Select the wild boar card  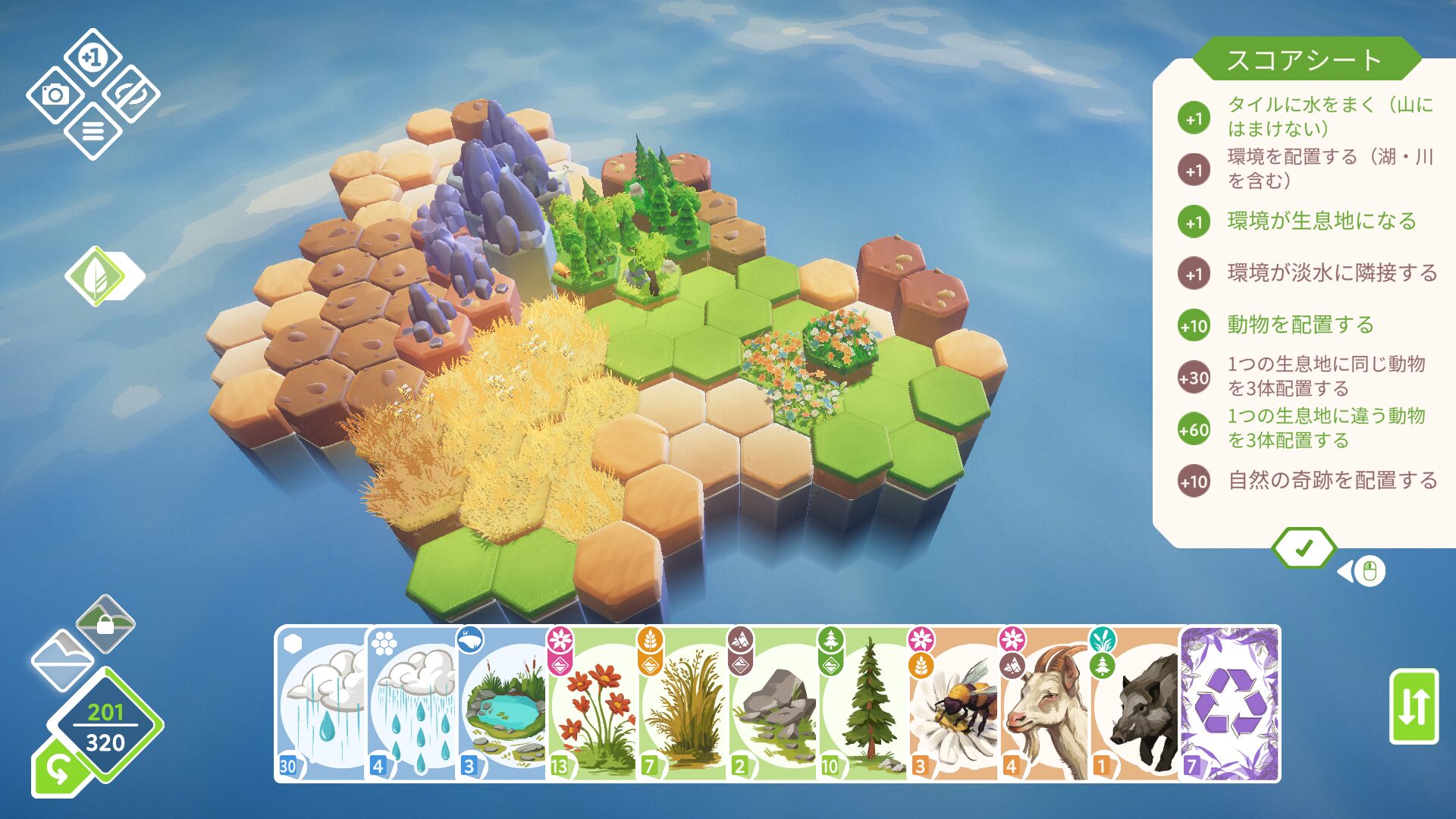[x=1136, y=704]
